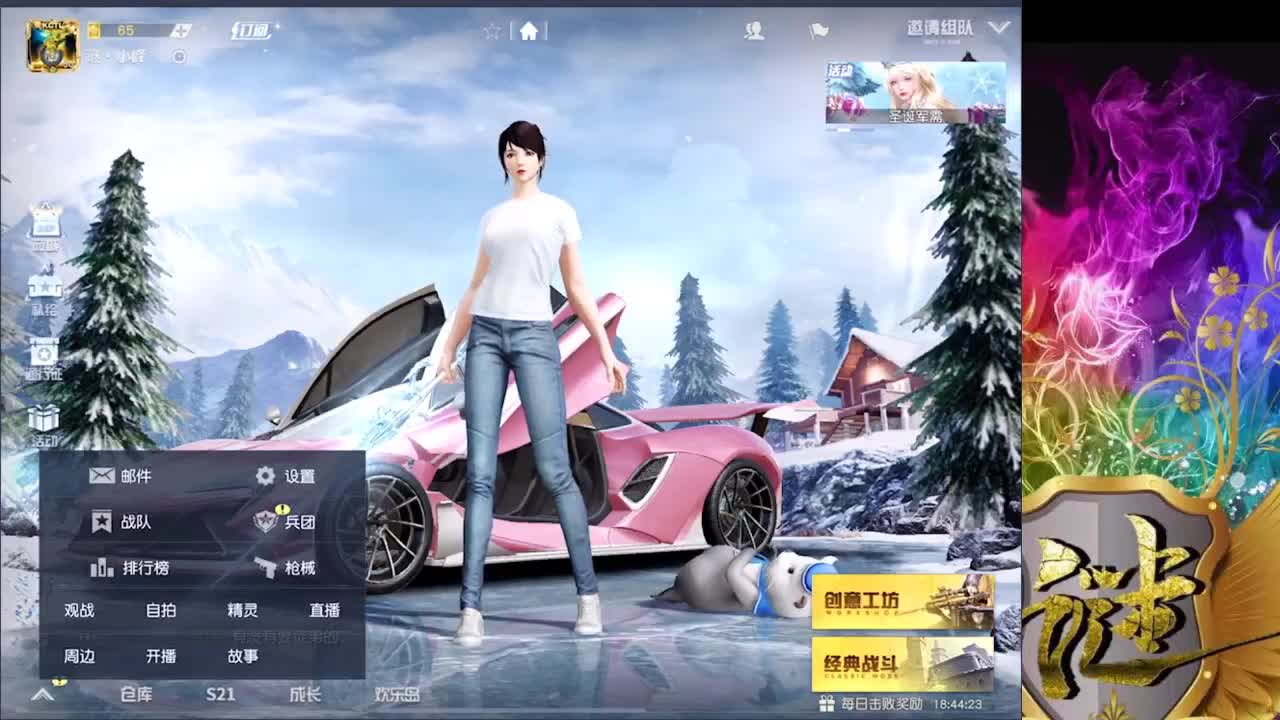
Task: Click the home icon at top center
Action: [x=529, y=30]
